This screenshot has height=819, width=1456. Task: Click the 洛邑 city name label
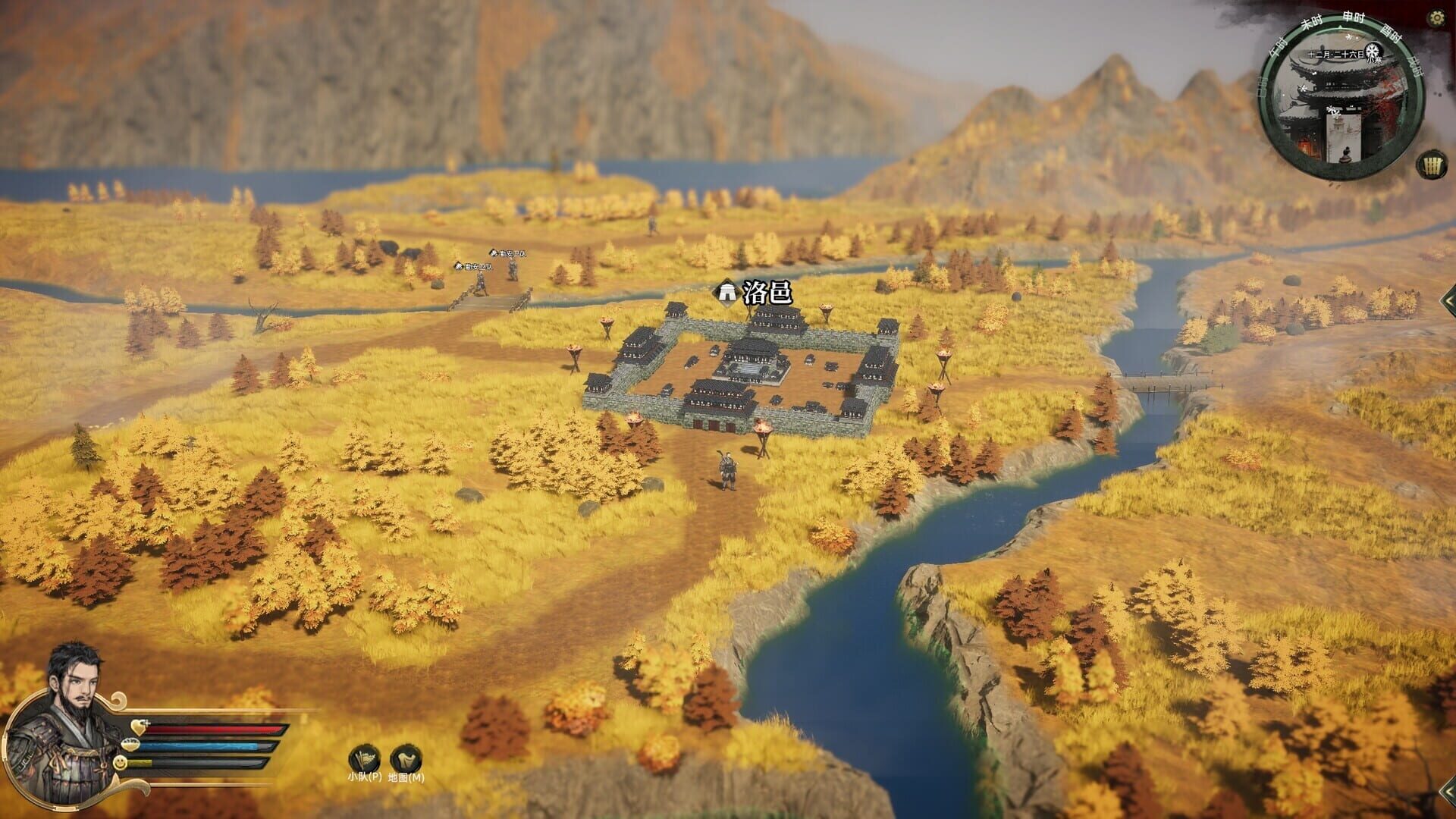point(766,291)
